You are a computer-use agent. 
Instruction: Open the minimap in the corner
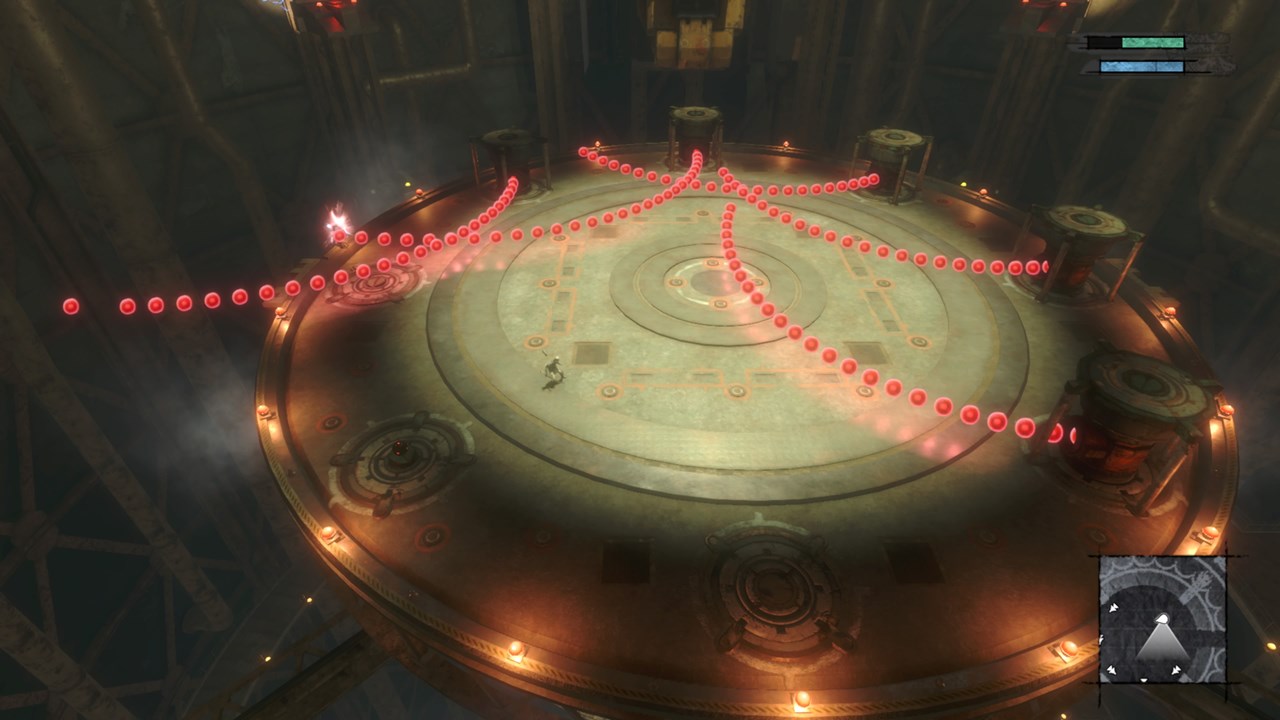point(1162,619)
